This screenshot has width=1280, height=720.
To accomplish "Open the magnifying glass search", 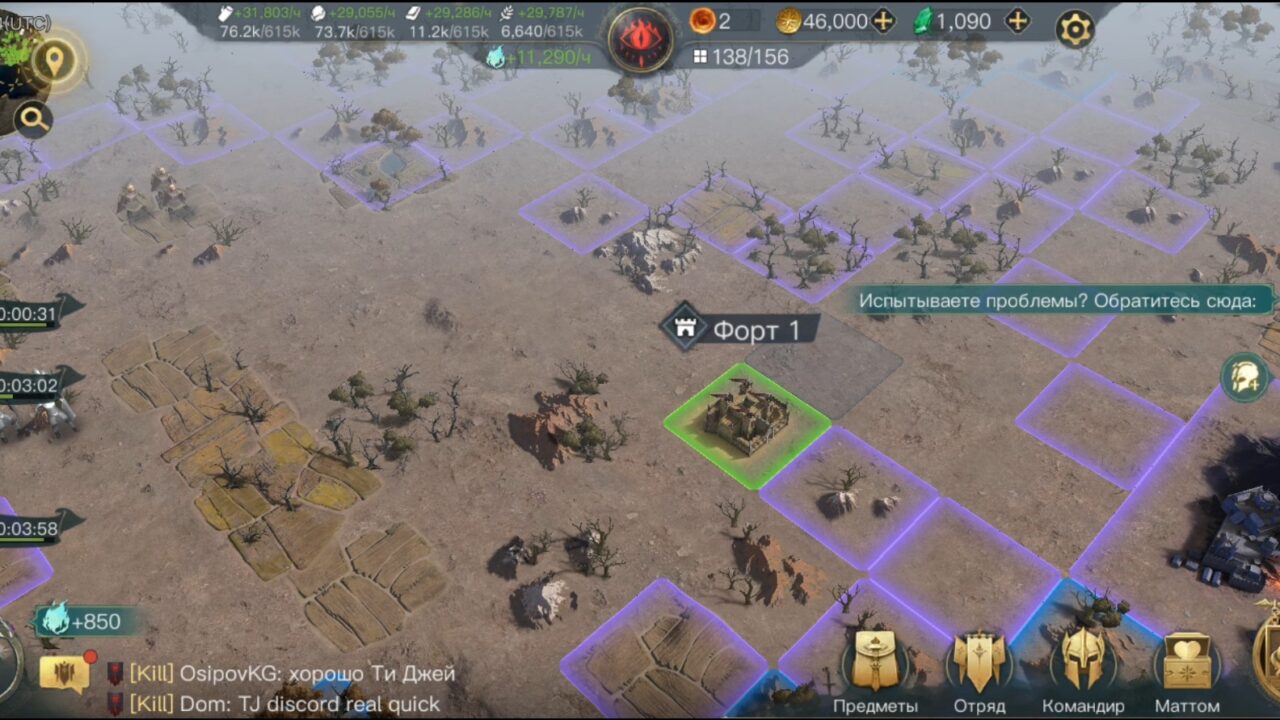I will coord(33,120).
